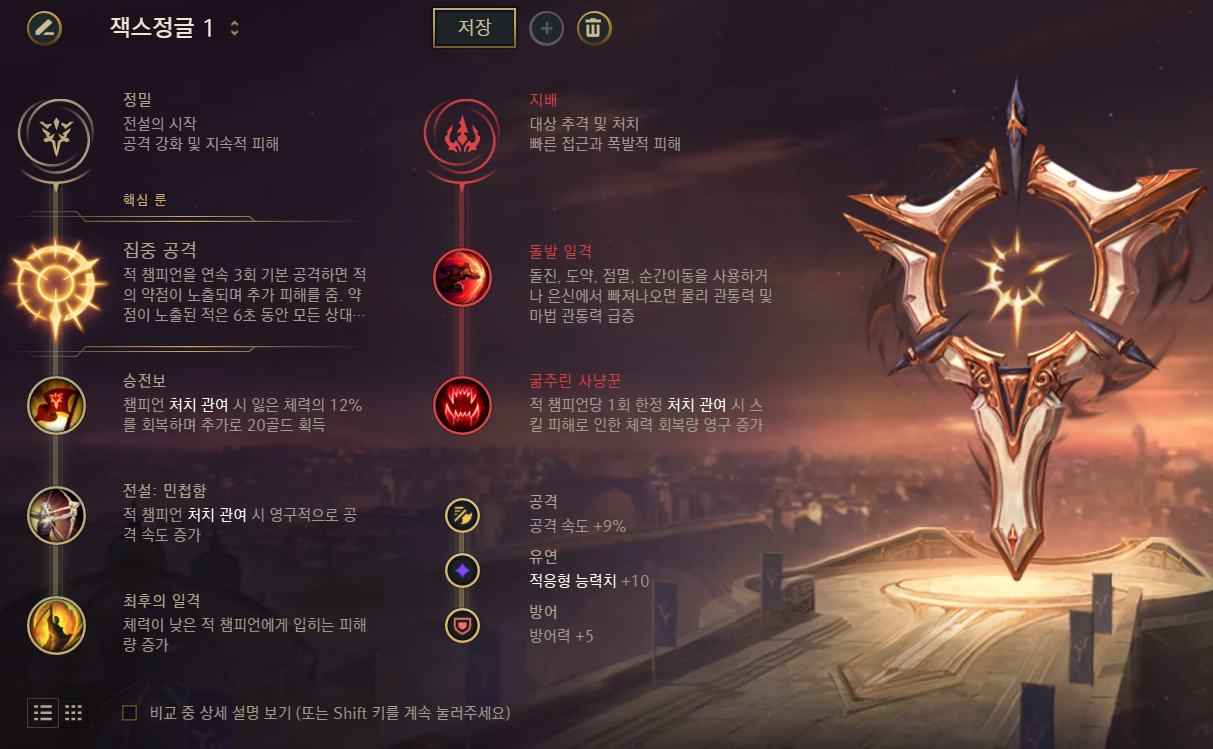1213x749 pixels.
Task: Delete the rune page with trash icon
Action: click(x=593, y=28)
